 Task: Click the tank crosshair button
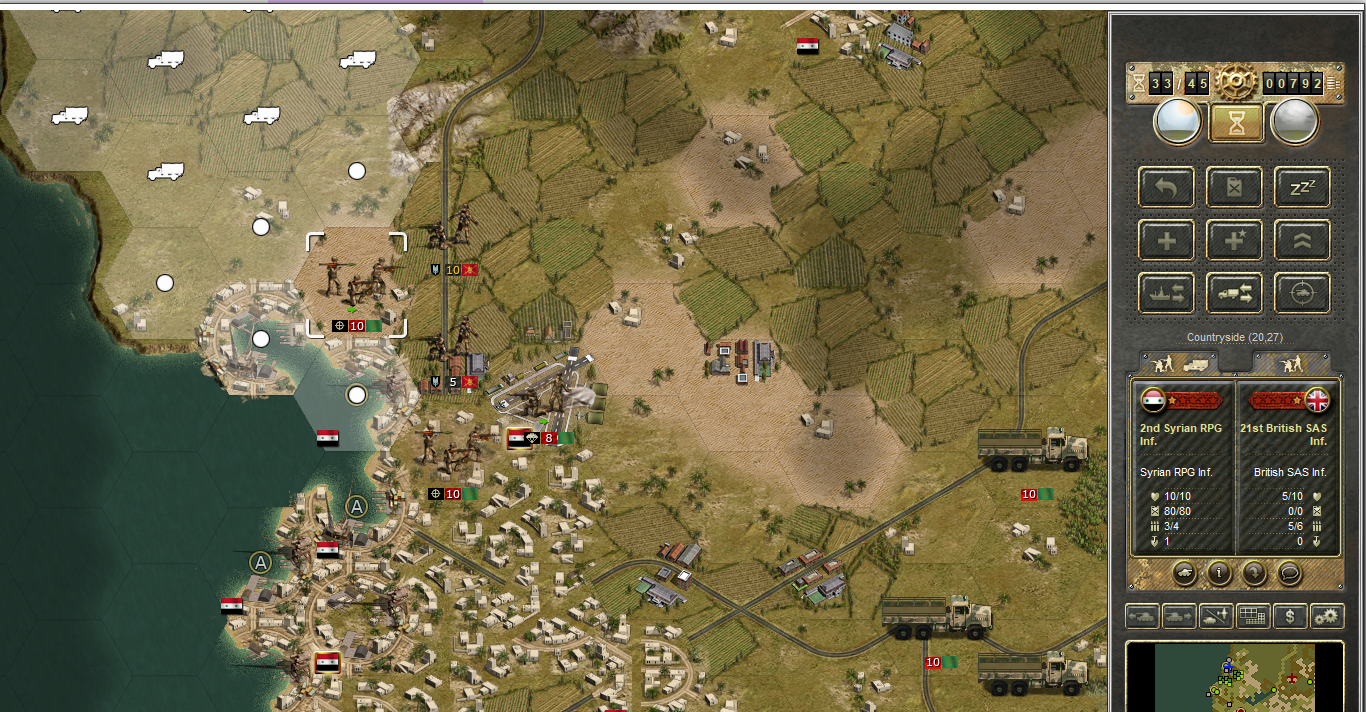point(1301,293)
